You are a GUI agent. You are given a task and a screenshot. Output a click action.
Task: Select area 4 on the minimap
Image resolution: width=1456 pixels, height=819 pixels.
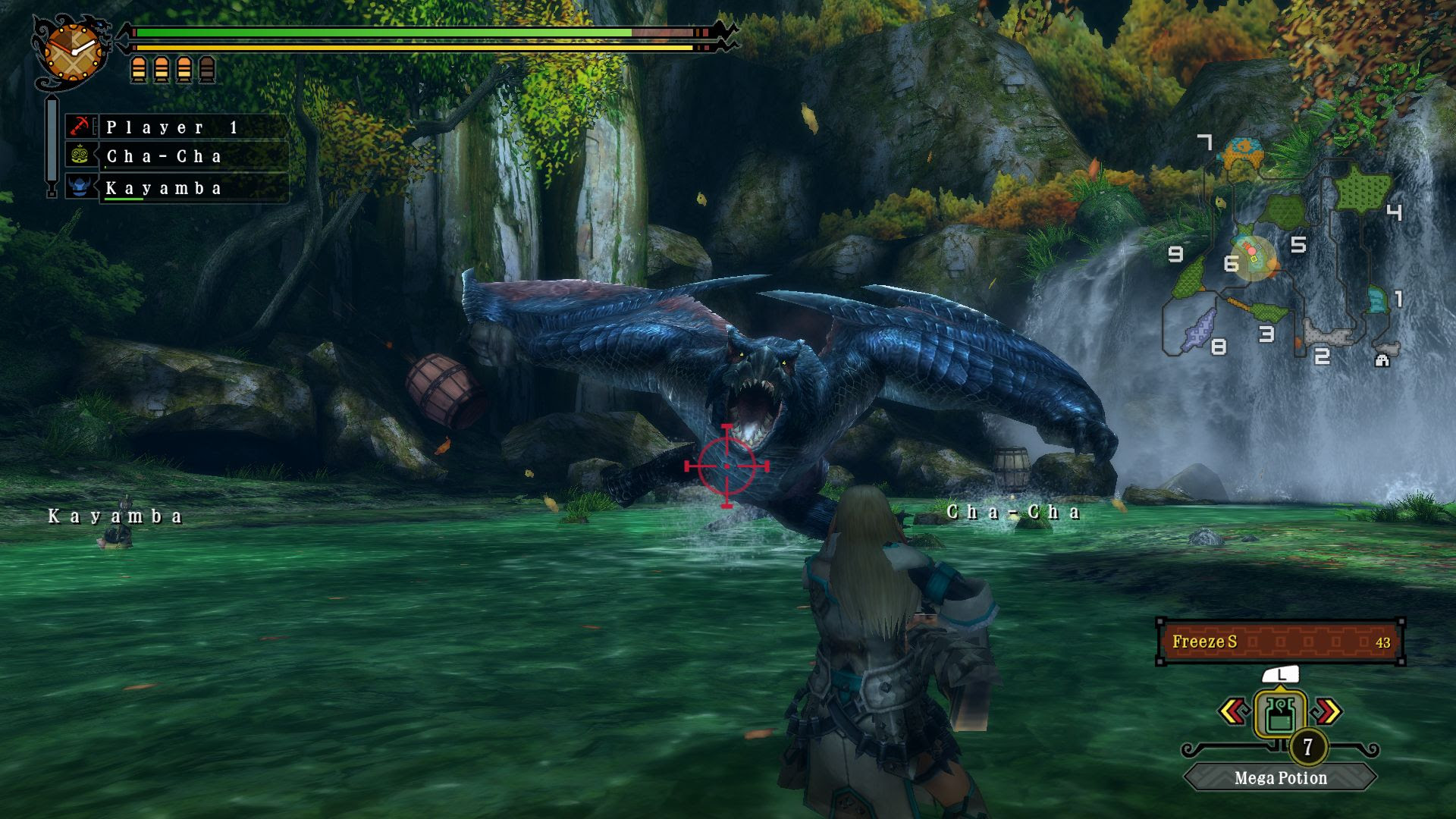(1393, 213)
